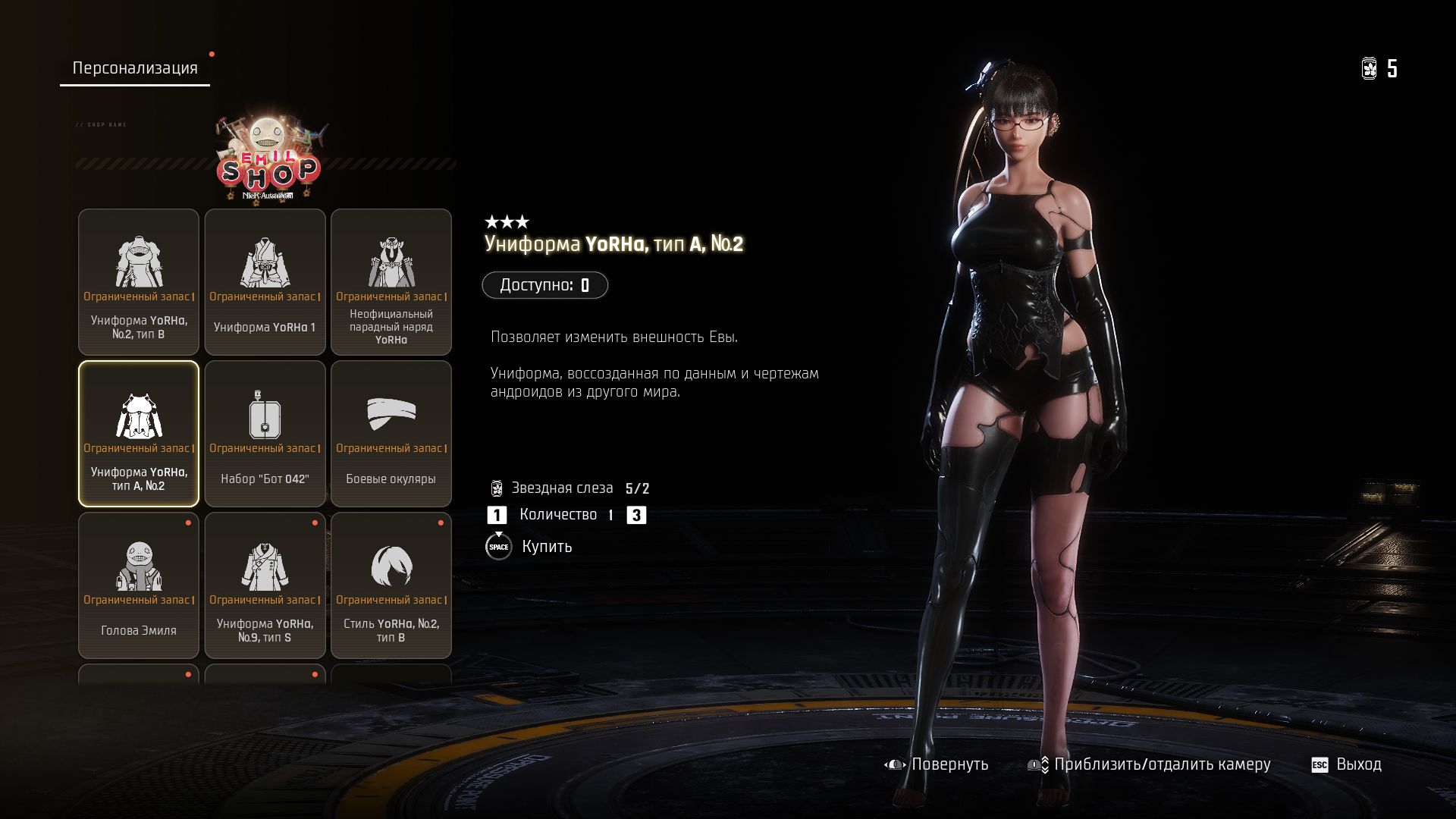
Task: Select Униформа YoRHa, No.2, тип B outfit
Action: click(139, 282)
